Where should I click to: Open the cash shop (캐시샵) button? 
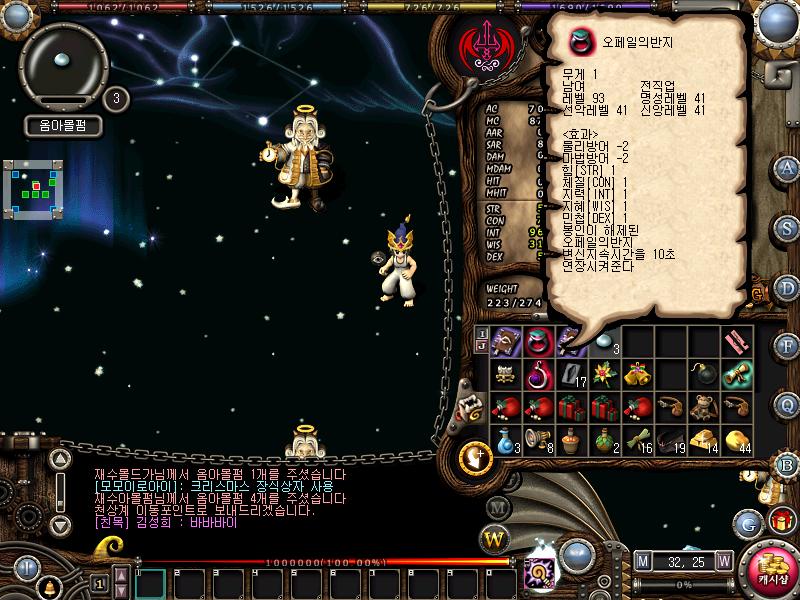tap(769, 569)
